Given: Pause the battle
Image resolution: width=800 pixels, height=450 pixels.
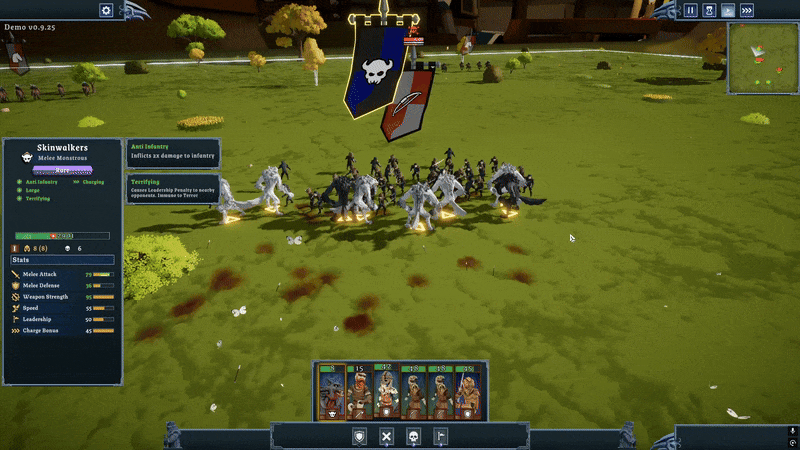Looking at the screenshot, I should [690, 10].
